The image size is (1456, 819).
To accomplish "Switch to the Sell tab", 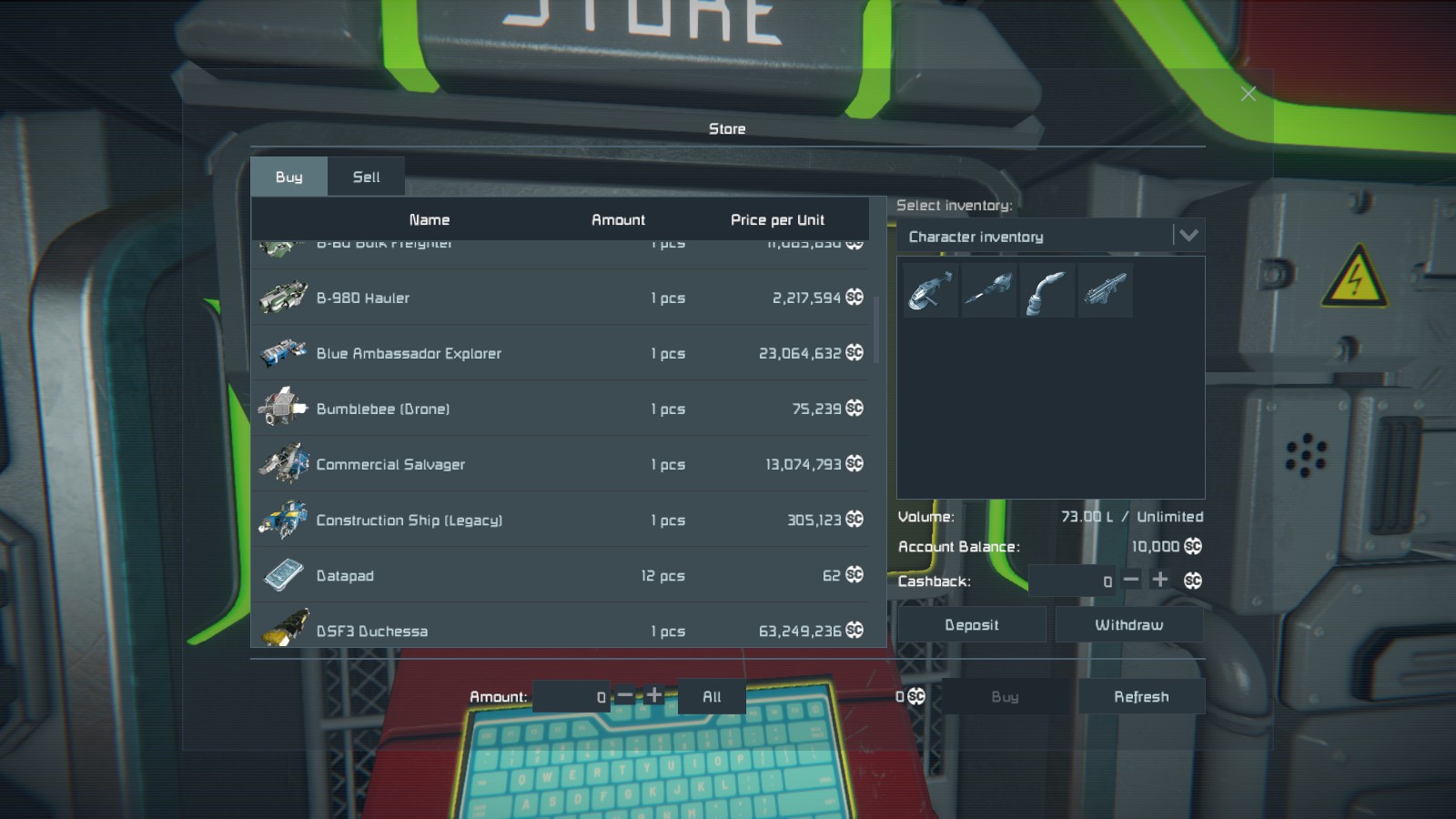I will click(x=366, y=177).
